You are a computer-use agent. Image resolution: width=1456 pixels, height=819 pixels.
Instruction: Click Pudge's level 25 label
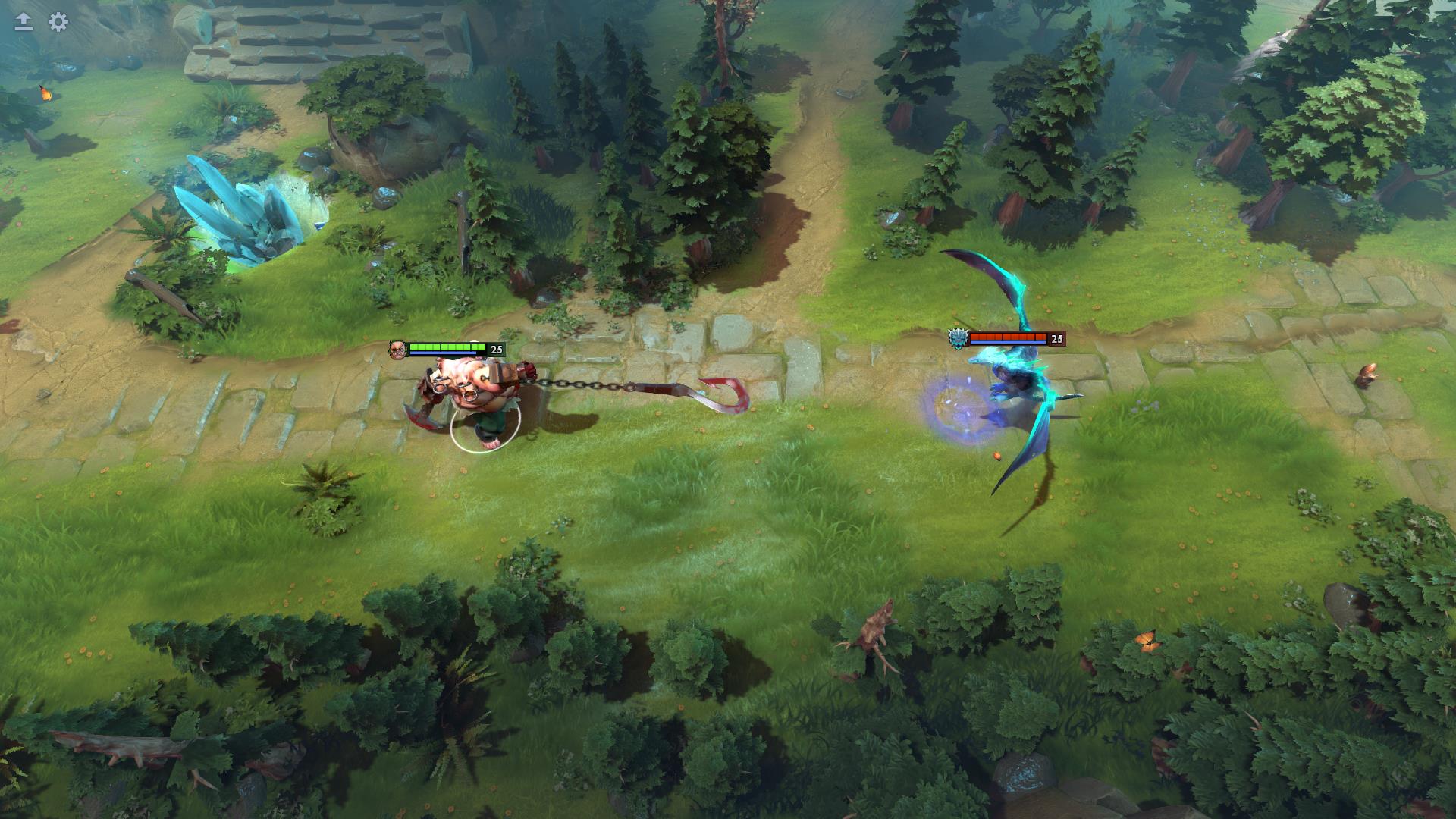(497, 349)
